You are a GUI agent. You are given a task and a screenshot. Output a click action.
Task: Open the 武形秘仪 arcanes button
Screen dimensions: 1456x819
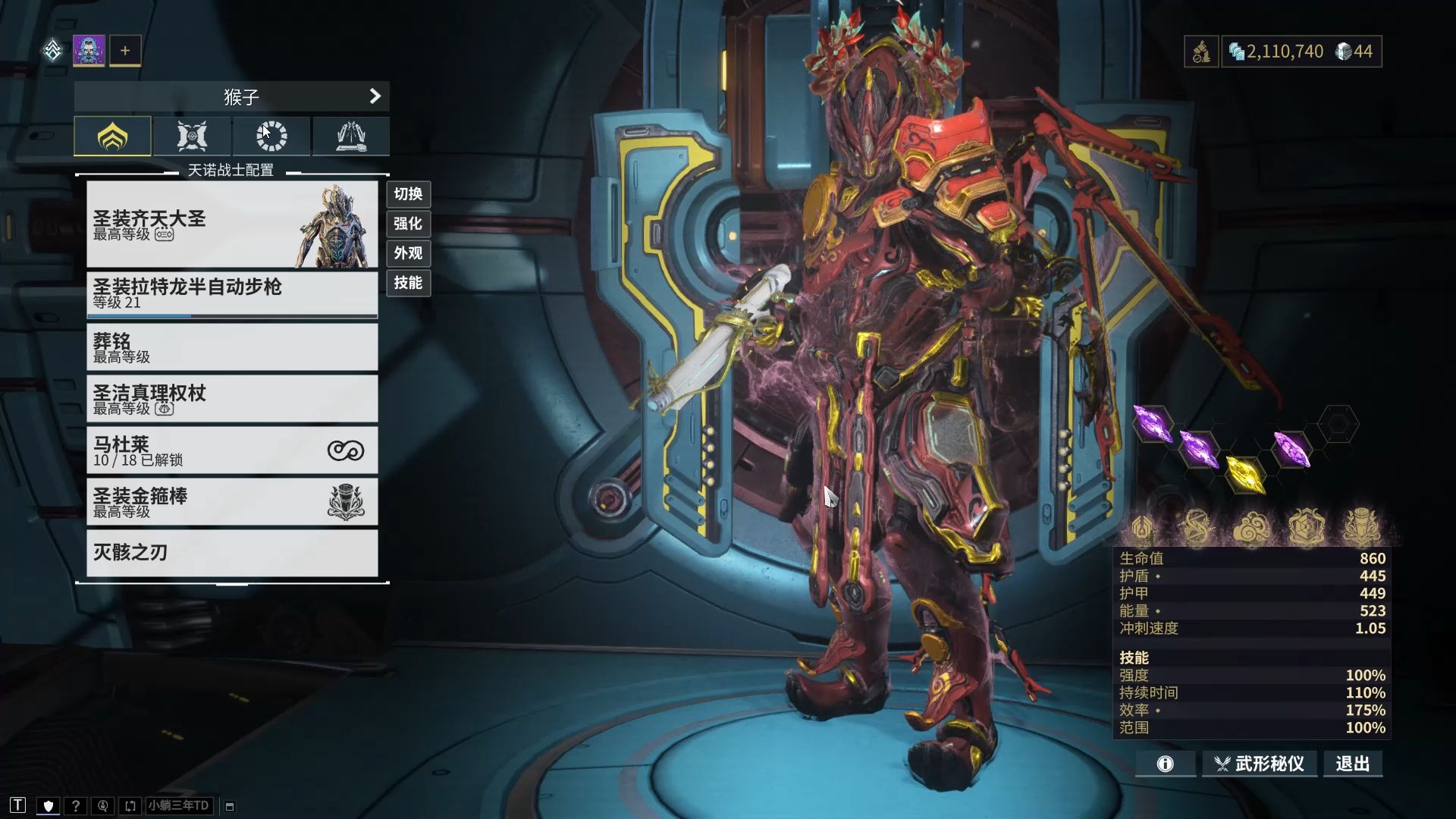tap(1260, 764)
